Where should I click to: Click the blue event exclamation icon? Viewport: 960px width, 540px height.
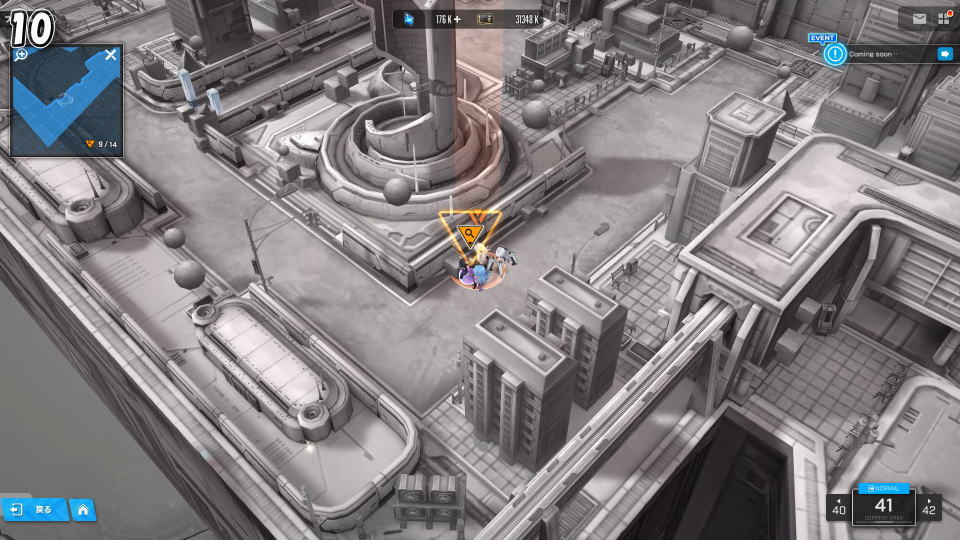pyautogui.click(x=835, y=54)
